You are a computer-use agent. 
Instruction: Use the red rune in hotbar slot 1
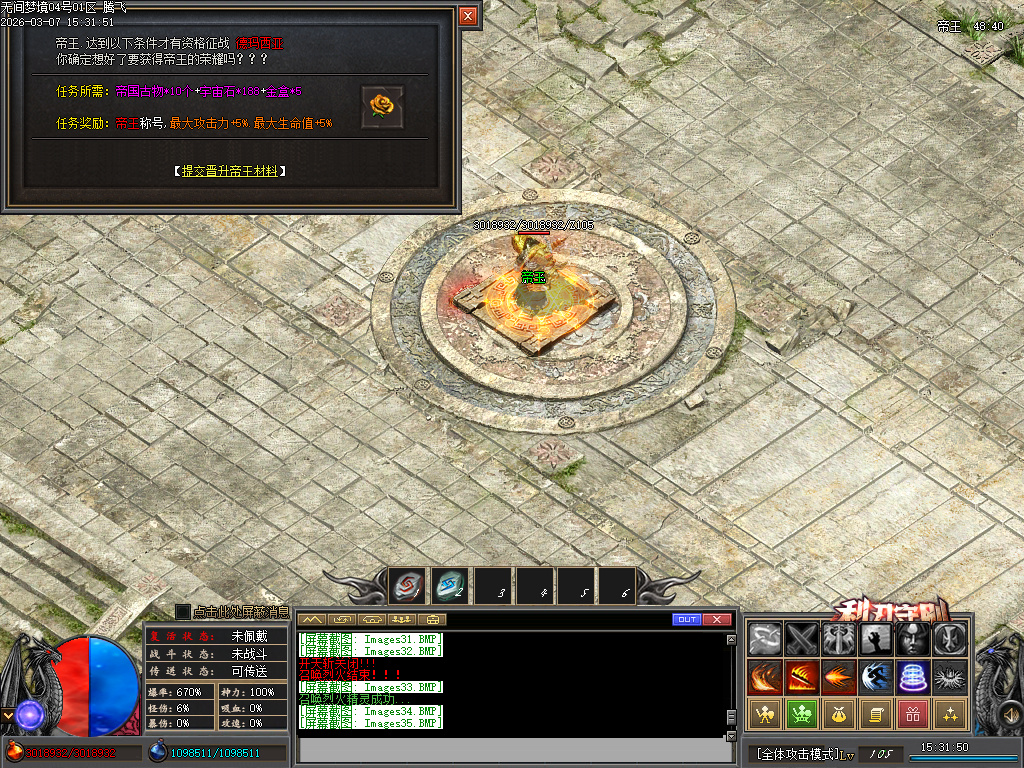[407, 587]
